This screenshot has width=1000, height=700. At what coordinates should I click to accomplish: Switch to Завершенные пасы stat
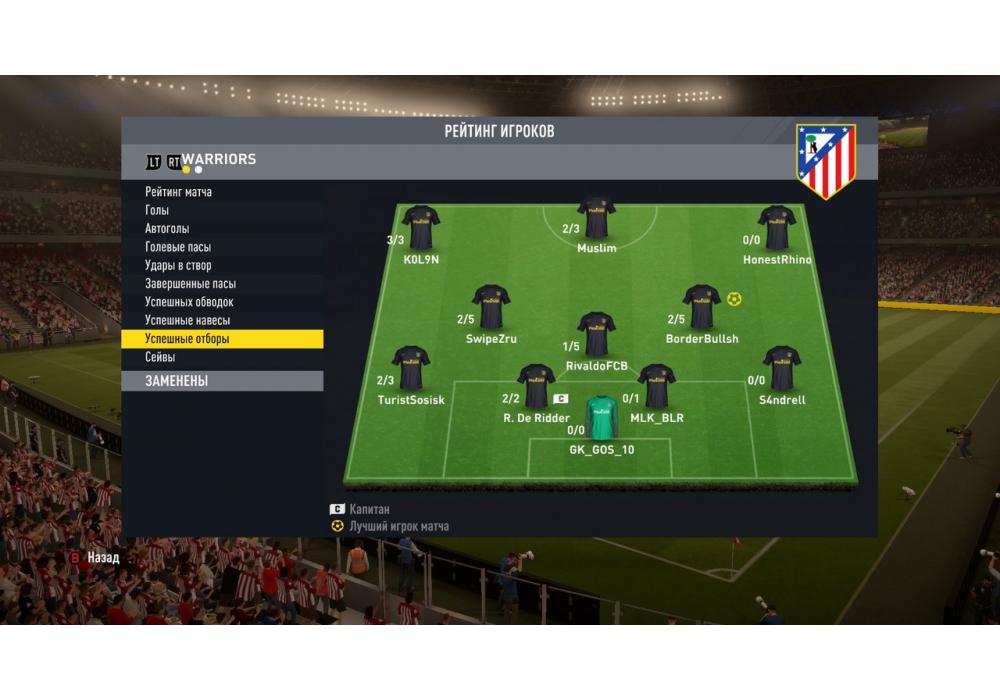pyautogui.click(x=190, y=284)
